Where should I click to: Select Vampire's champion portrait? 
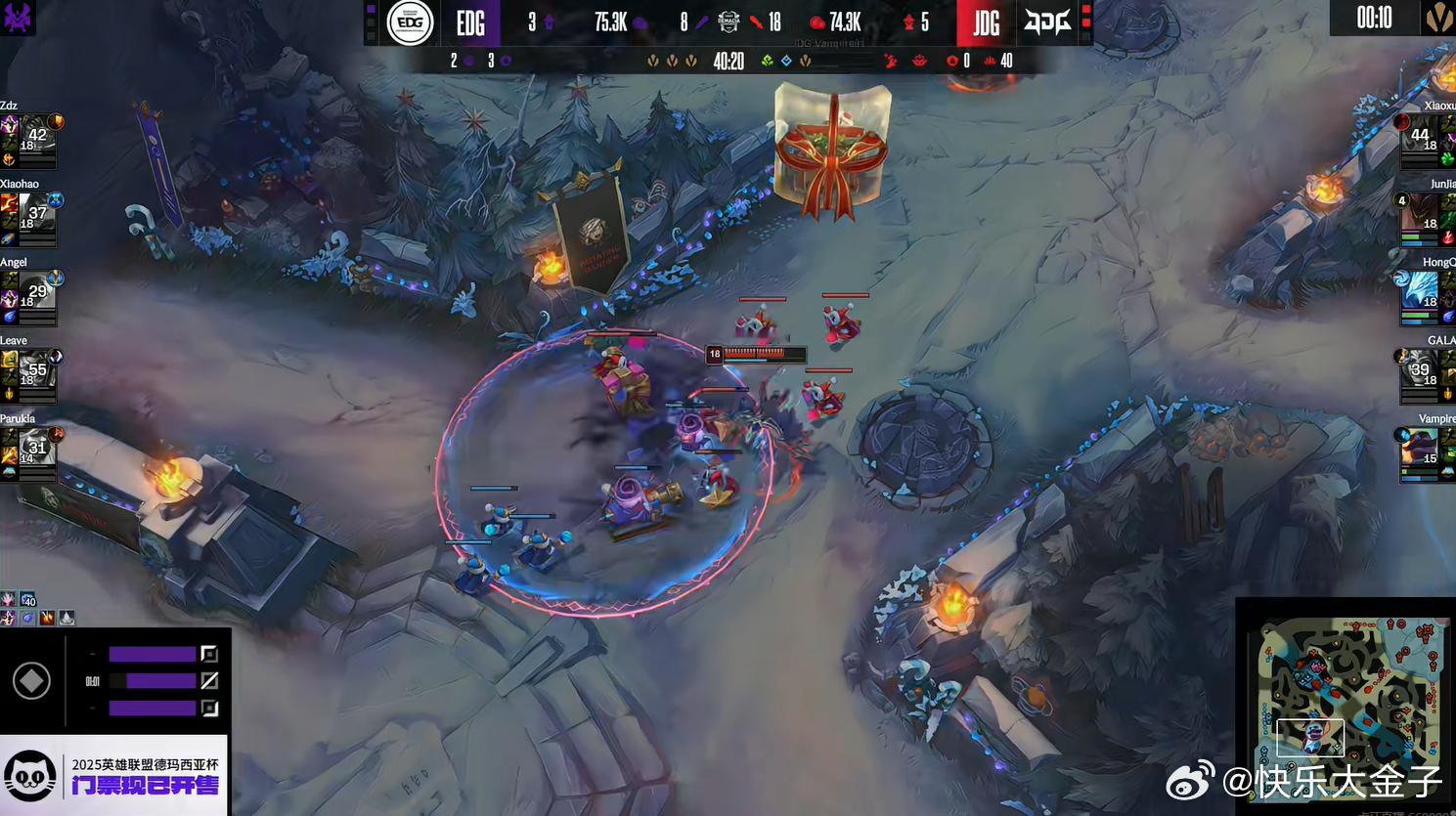click(1420, 449)
